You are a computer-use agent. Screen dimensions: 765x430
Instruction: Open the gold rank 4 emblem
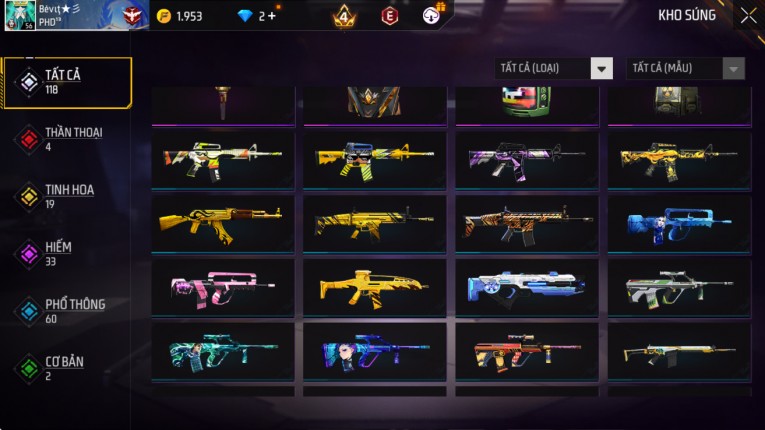(x=344, y=16)
